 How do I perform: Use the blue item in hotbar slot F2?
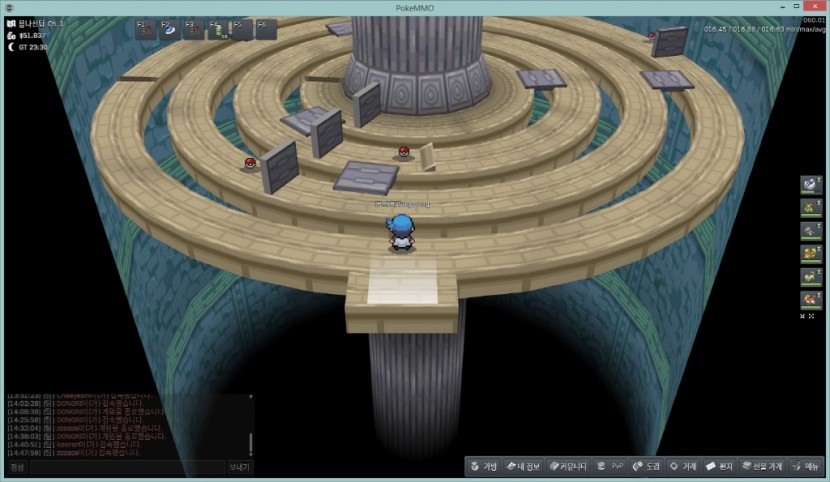pyautogui.click(x=170, y=30)
